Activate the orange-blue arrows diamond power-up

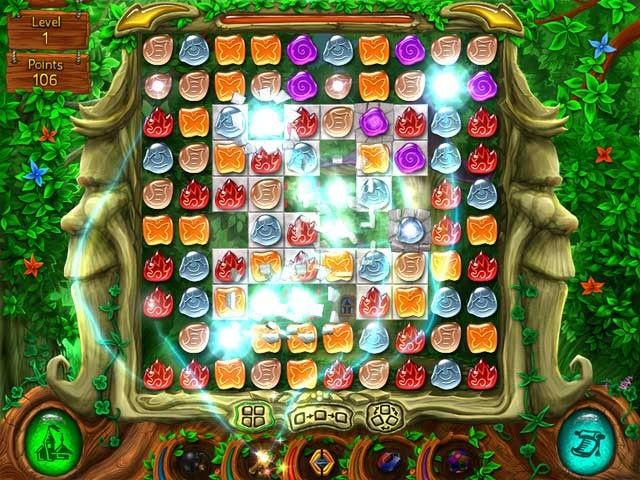point(320,462)
